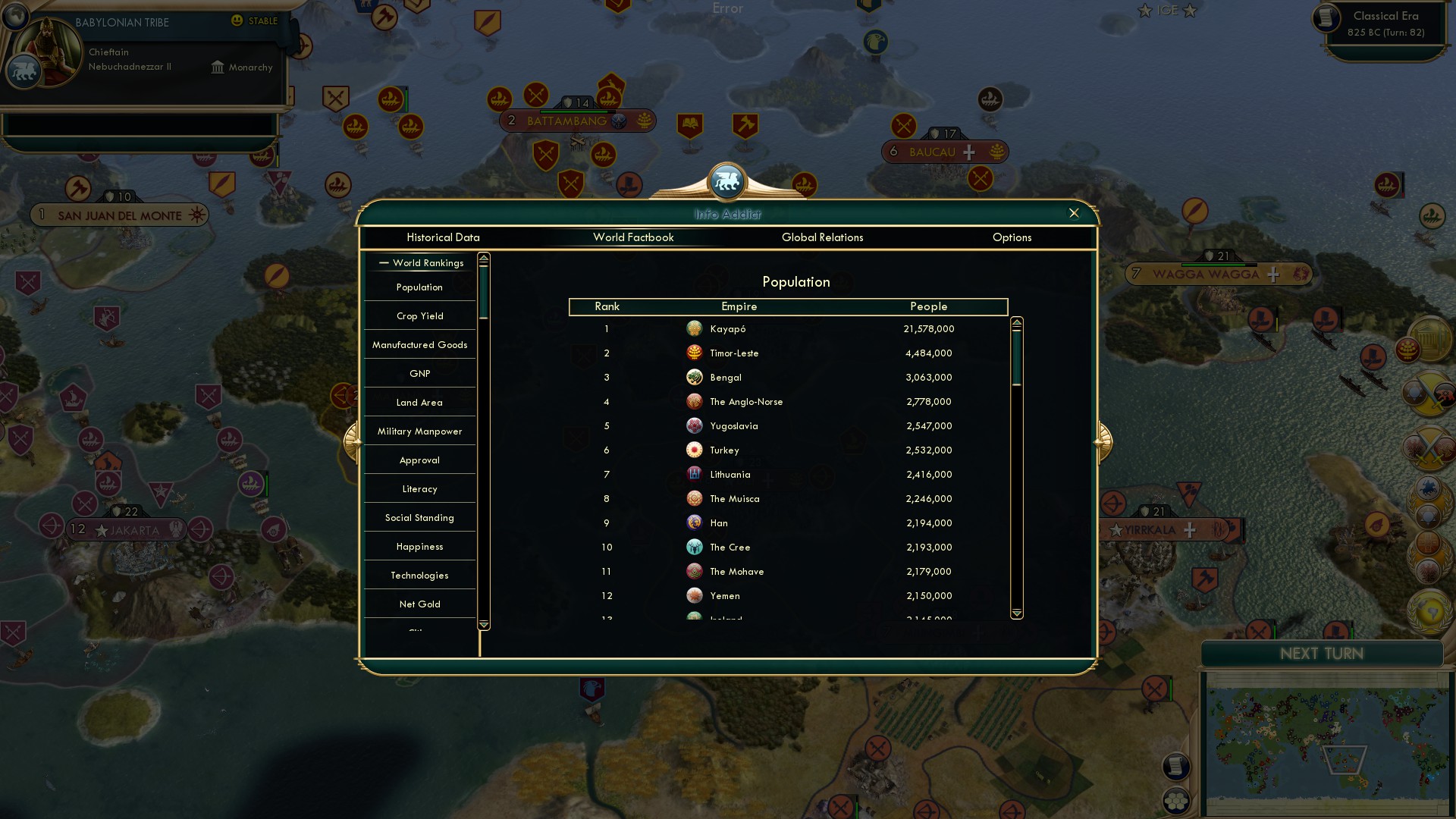Click the Han empire icon

[x=694, y=522]
